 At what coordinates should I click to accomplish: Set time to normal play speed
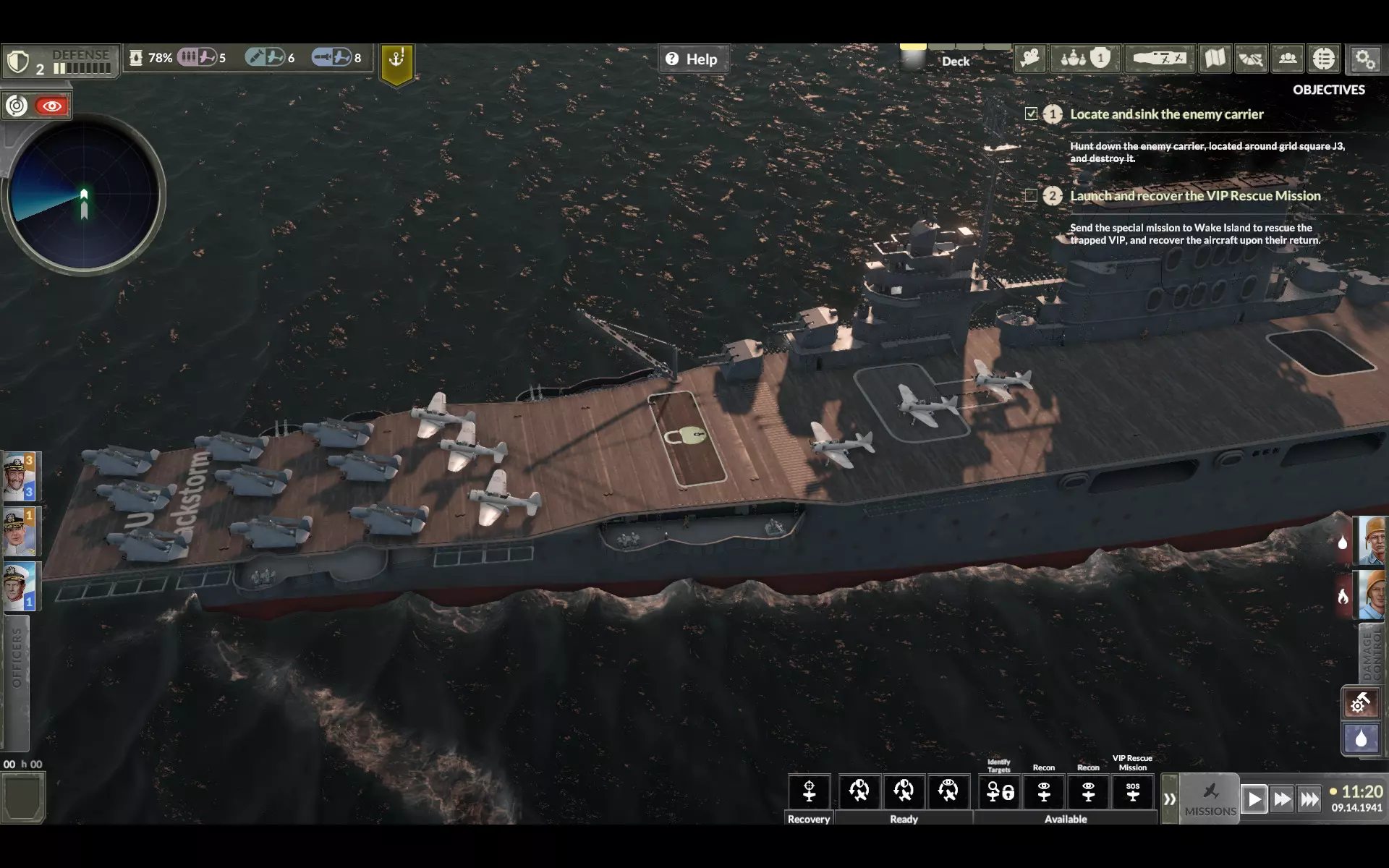(x=1254, y=799)
